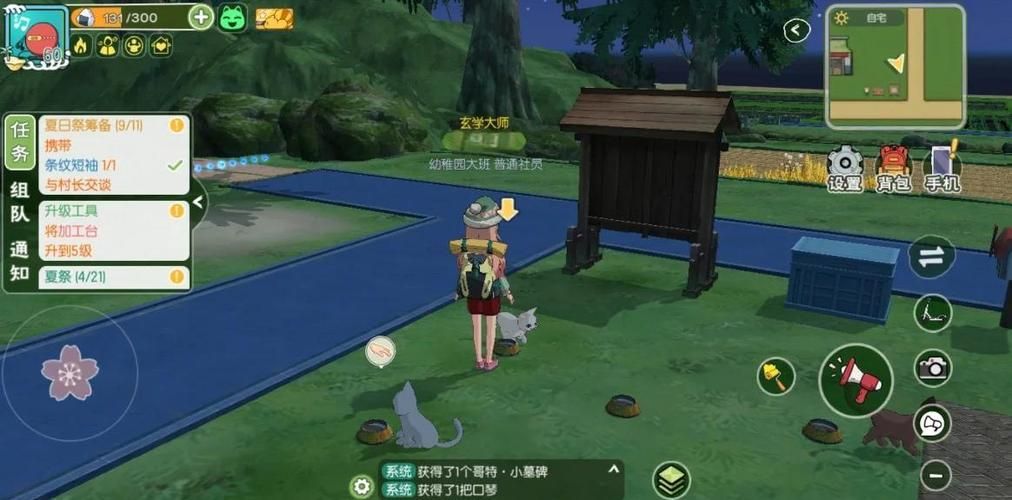
Task: Tap the megaphone action button
Action: tap(856, 379)
